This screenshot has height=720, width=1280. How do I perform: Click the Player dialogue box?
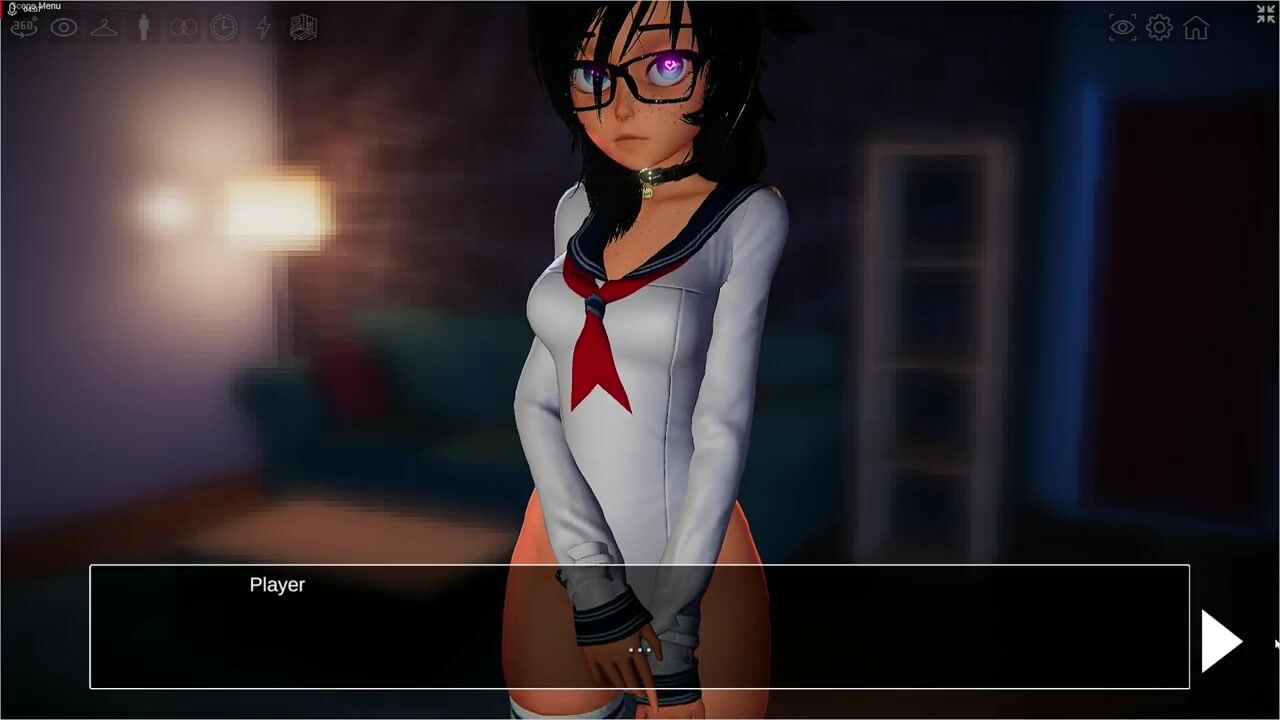pyautogui.click(x=639, y=627)
